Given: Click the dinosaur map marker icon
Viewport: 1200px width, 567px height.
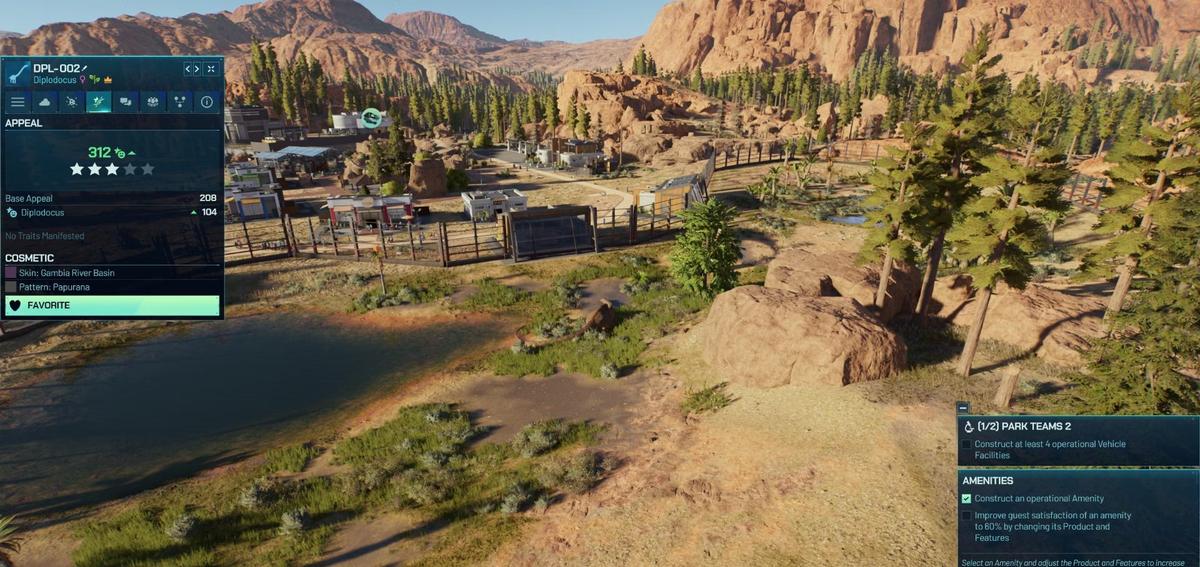Looking at the screenshot, I should coord(371,119).
